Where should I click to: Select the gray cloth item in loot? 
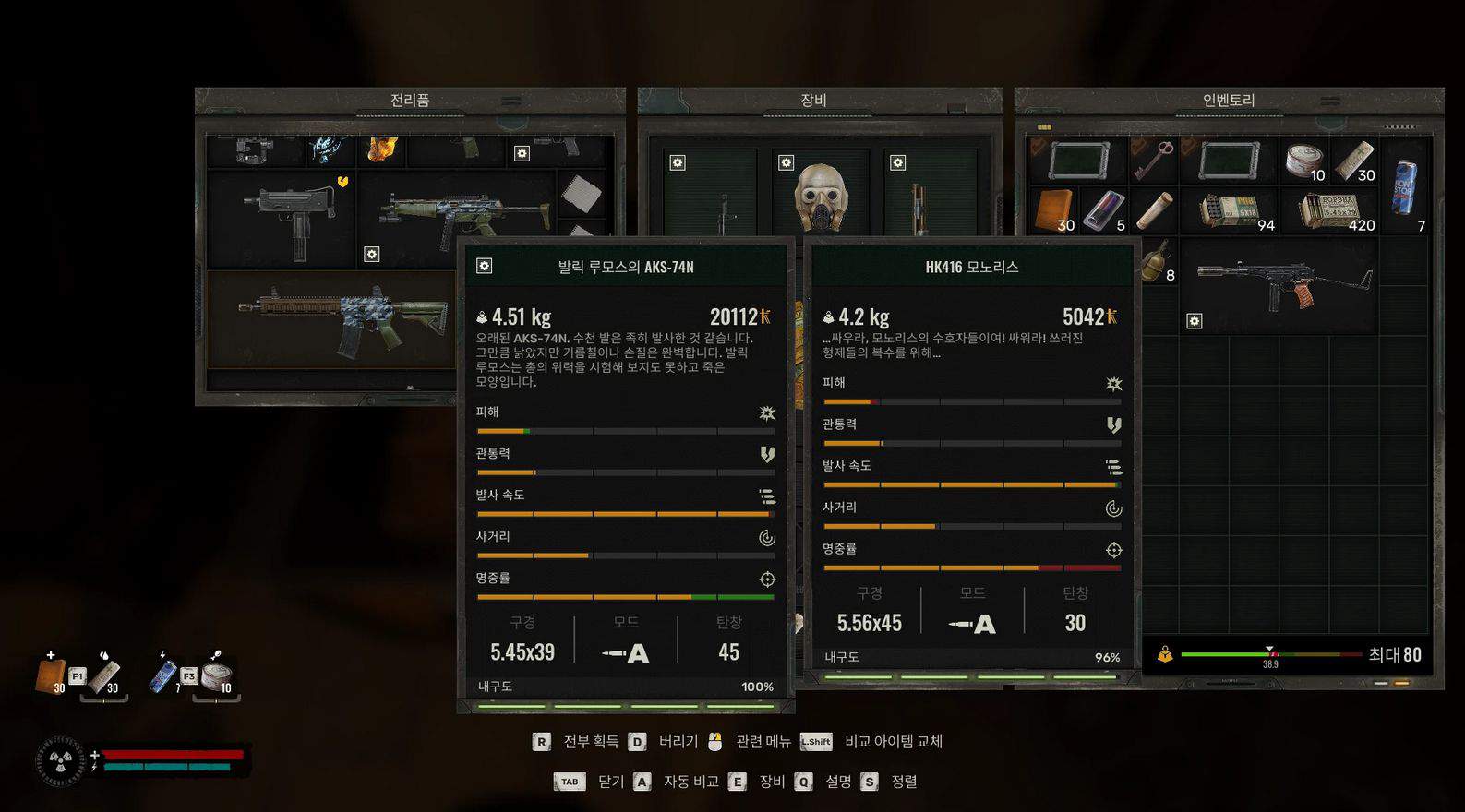pos(581,193)
